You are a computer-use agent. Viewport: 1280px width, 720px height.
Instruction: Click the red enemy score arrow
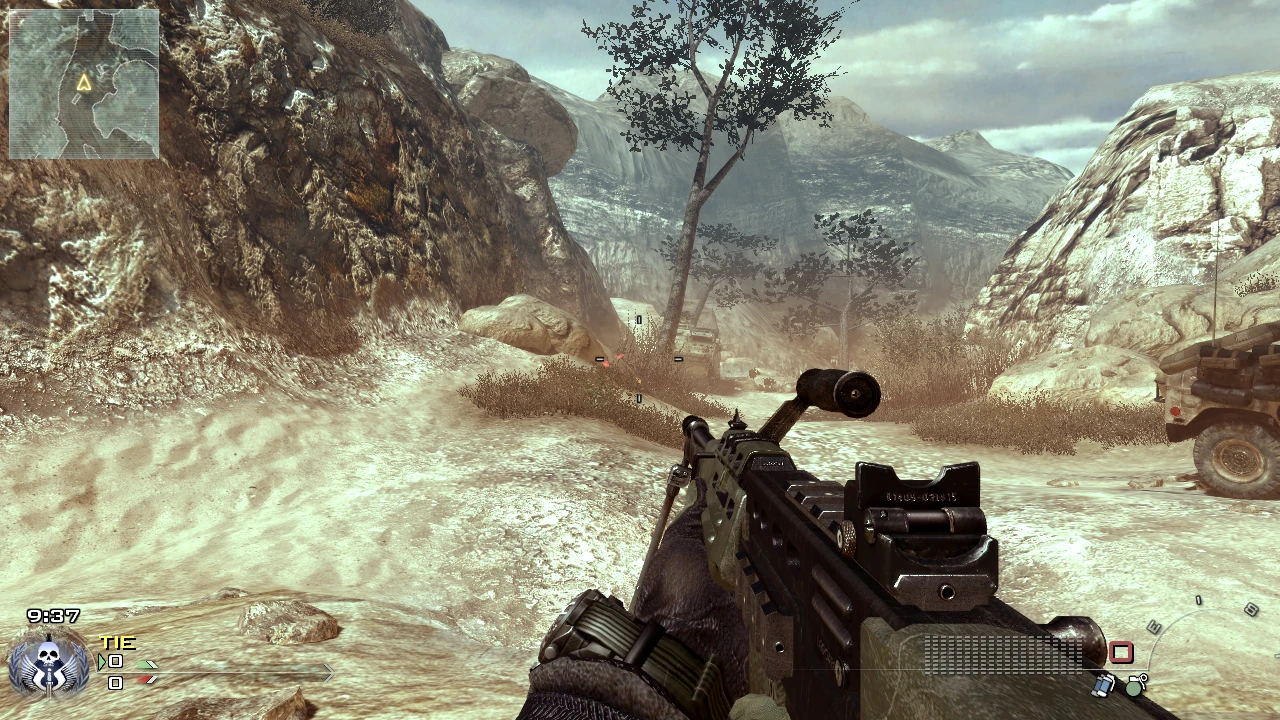(x=145, y=680)
